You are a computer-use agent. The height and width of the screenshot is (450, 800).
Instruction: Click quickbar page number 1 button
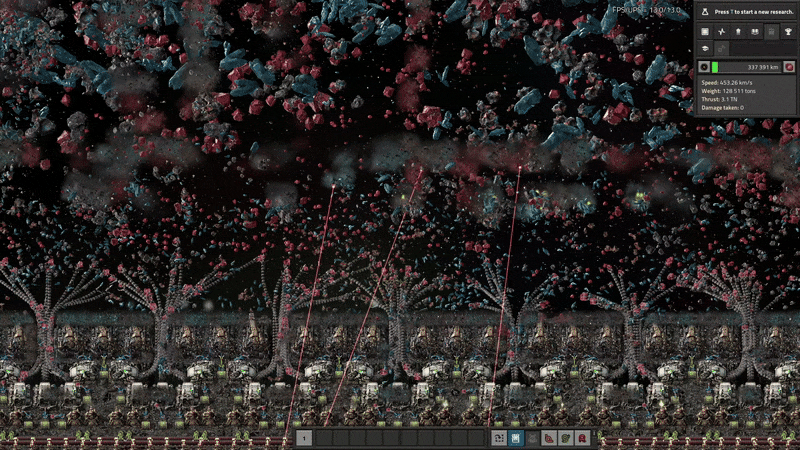click(x=304, y=438)
